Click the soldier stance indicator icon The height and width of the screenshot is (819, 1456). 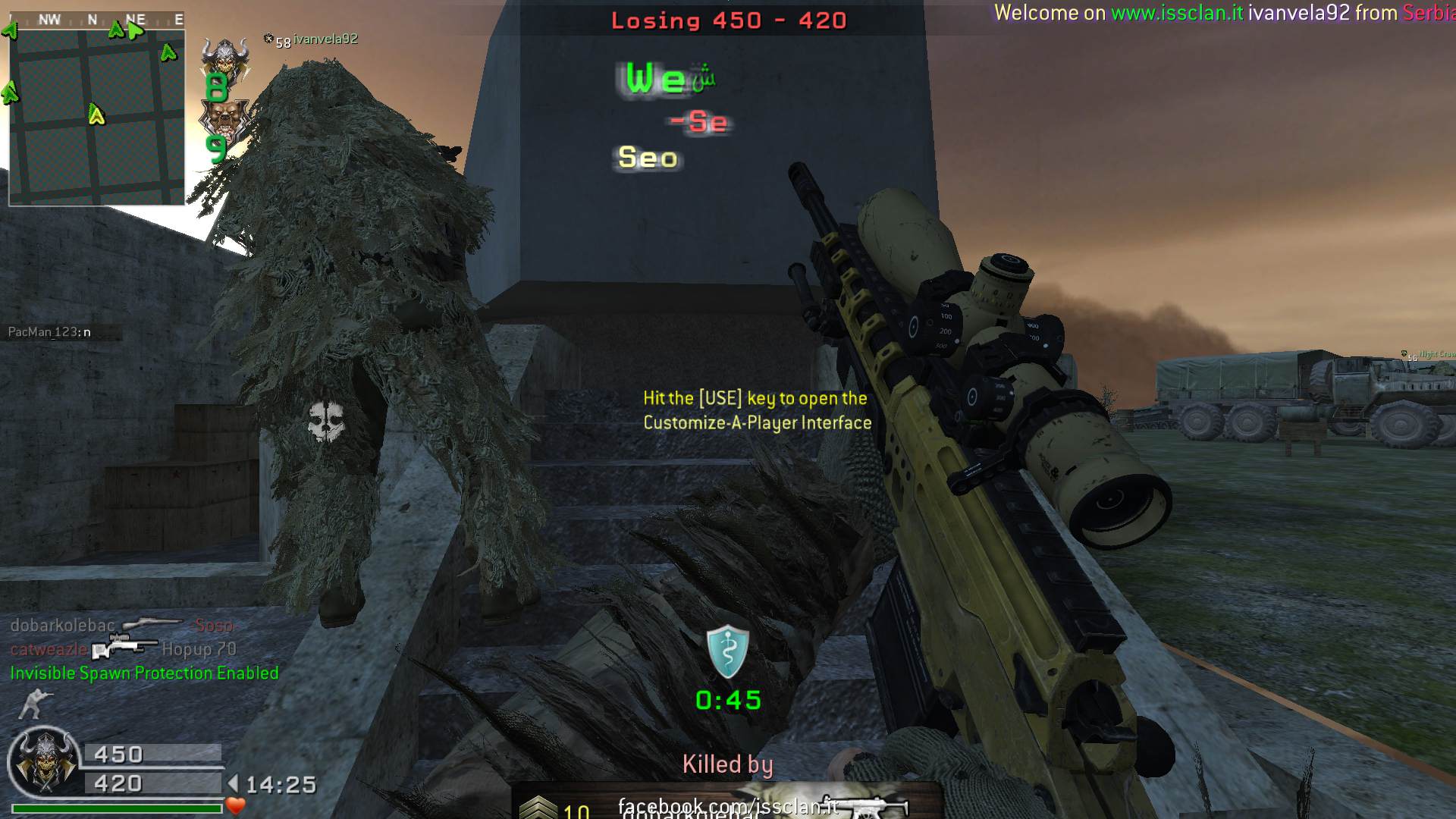coord(33,704)
